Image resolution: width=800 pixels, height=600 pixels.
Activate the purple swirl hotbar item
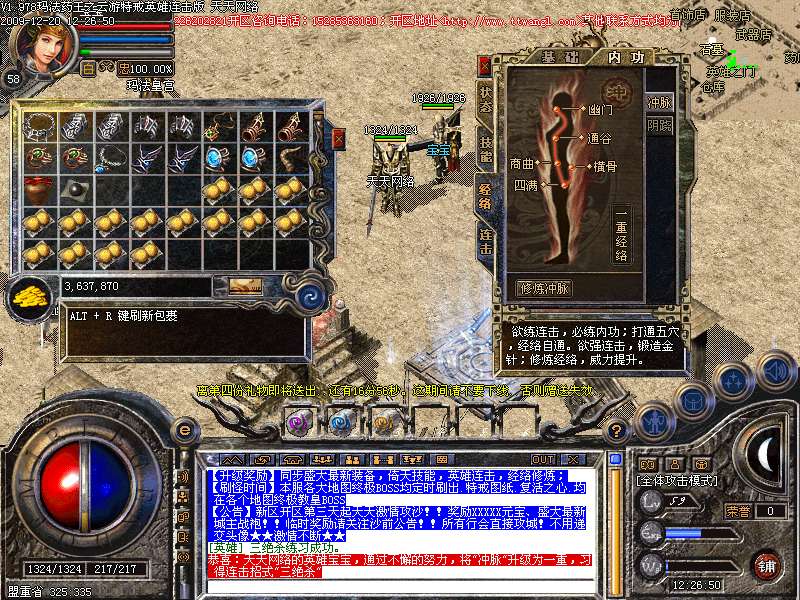click(298, 422)
